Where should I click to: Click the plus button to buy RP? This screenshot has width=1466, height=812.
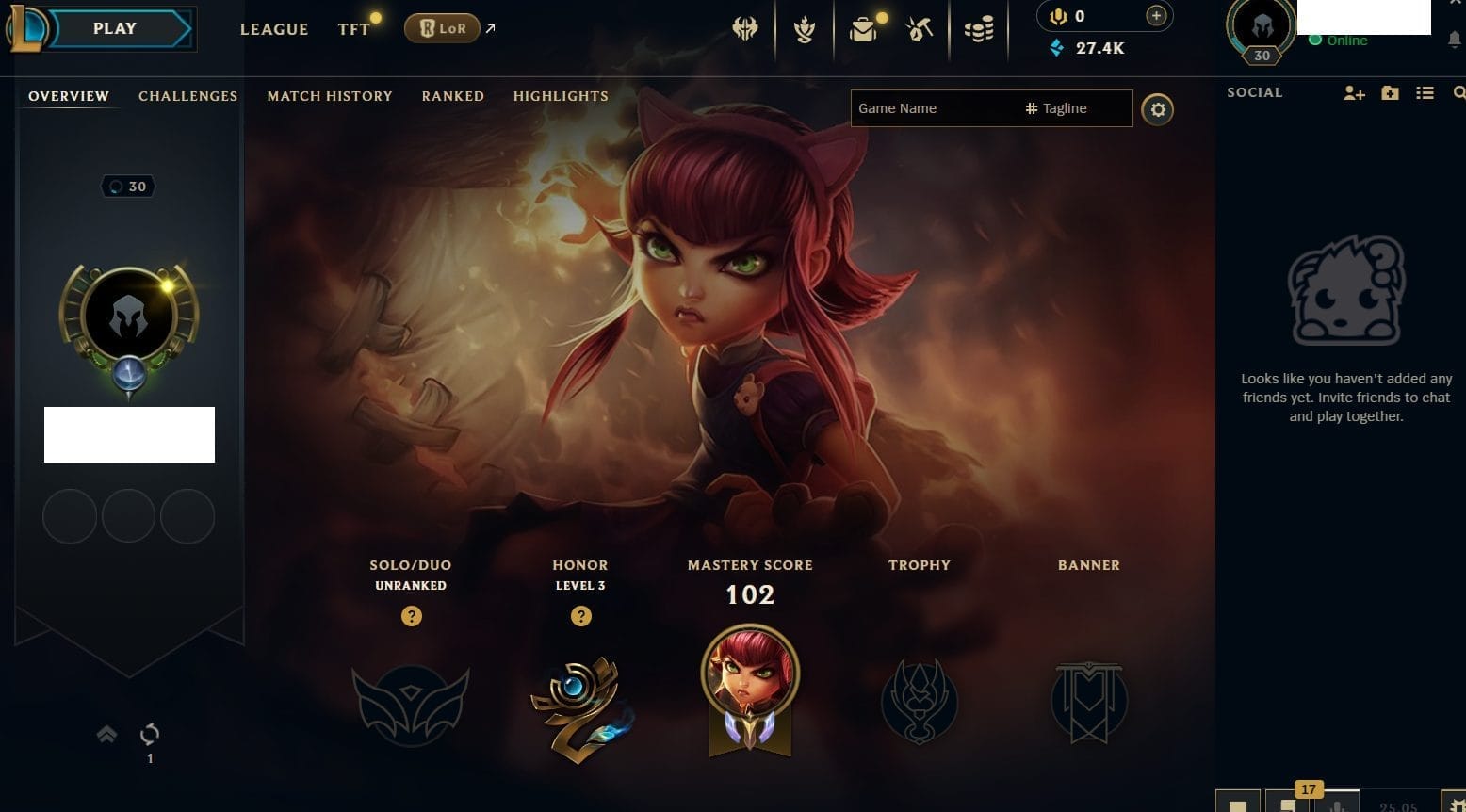pyautogui.click(x=1156, y=16)
